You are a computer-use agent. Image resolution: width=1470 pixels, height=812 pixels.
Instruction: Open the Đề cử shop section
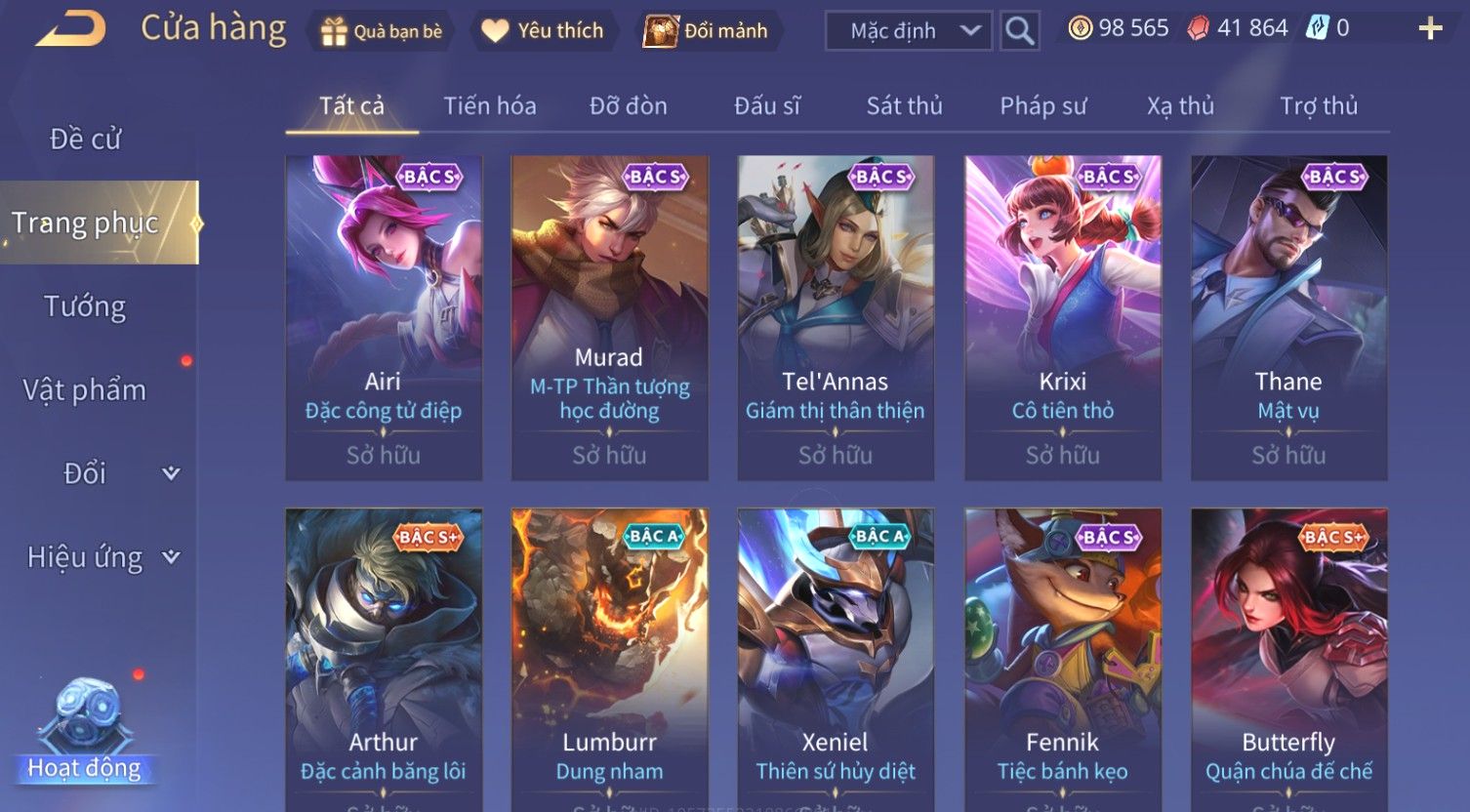tap(86, 140)
